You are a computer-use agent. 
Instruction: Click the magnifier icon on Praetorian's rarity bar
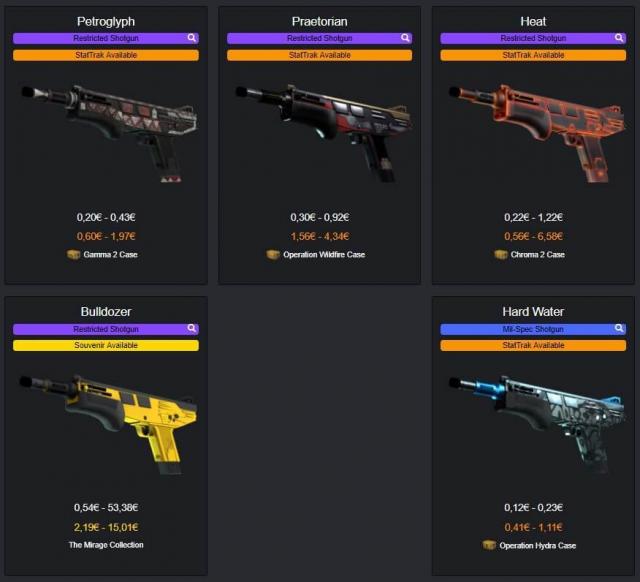click(x=405, y=38)
